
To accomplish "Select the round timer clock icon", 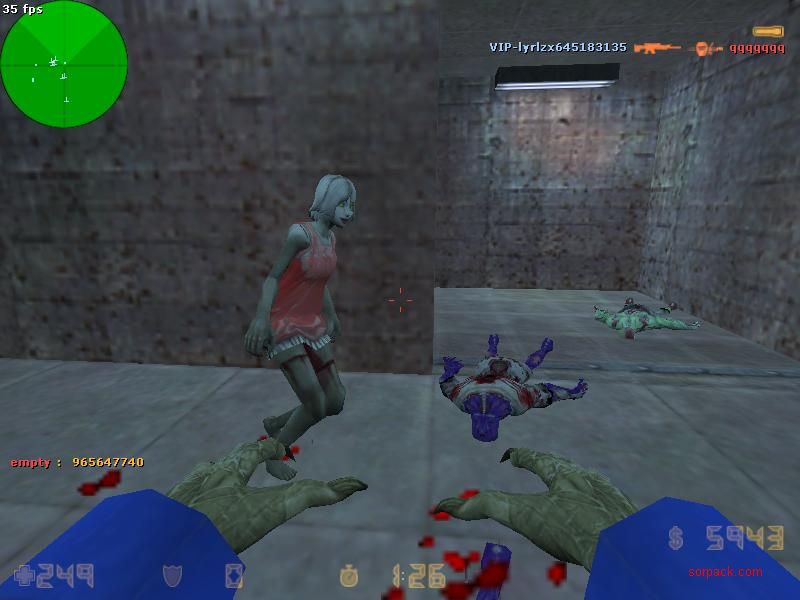I will 349,575.
